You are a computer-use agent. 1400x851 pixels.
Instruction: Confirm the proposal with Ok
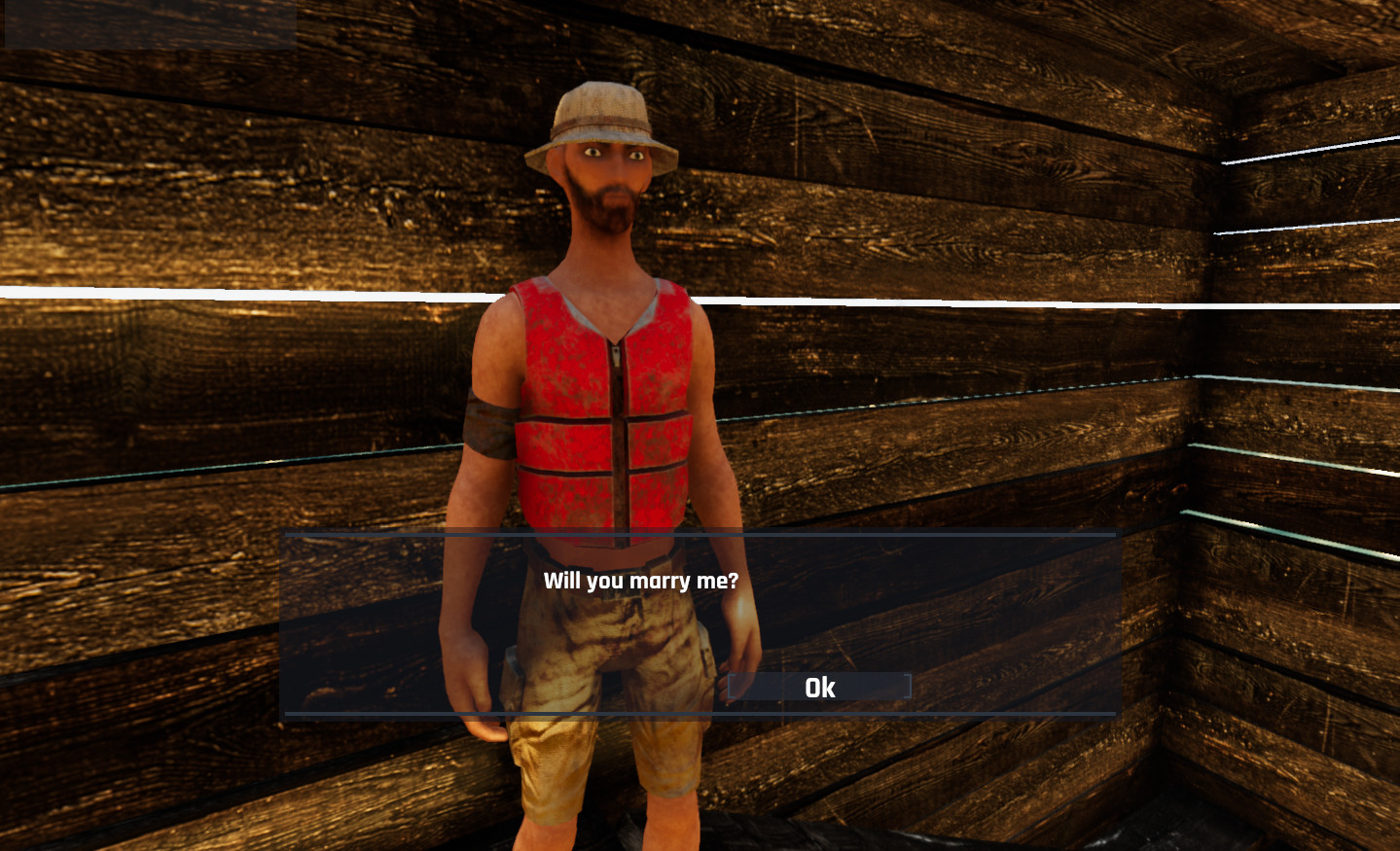coord(818,688)
